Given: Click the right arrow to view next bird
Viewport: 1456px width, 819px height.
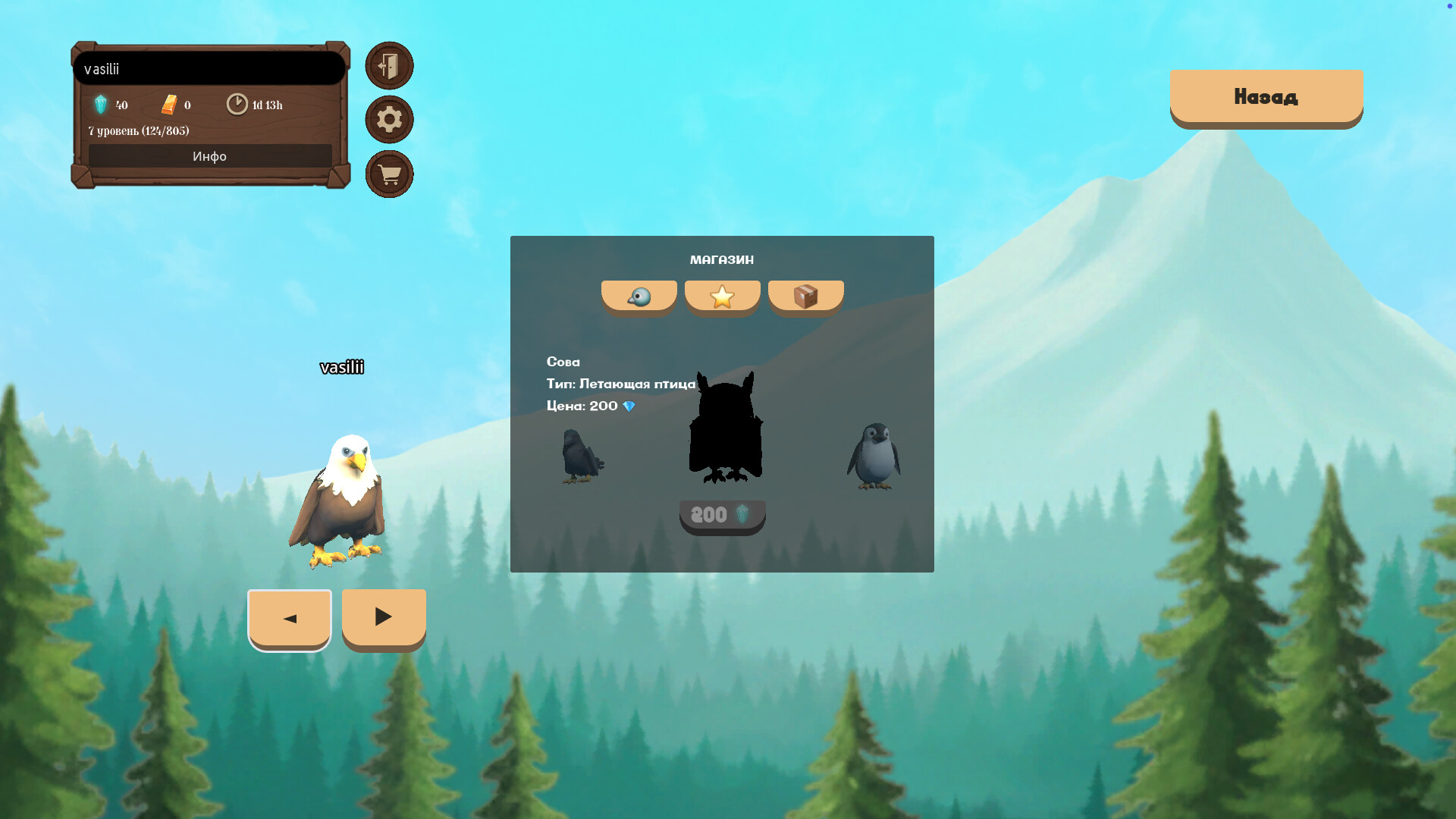Looking at the screenshot, I should (x=383, y=617).
